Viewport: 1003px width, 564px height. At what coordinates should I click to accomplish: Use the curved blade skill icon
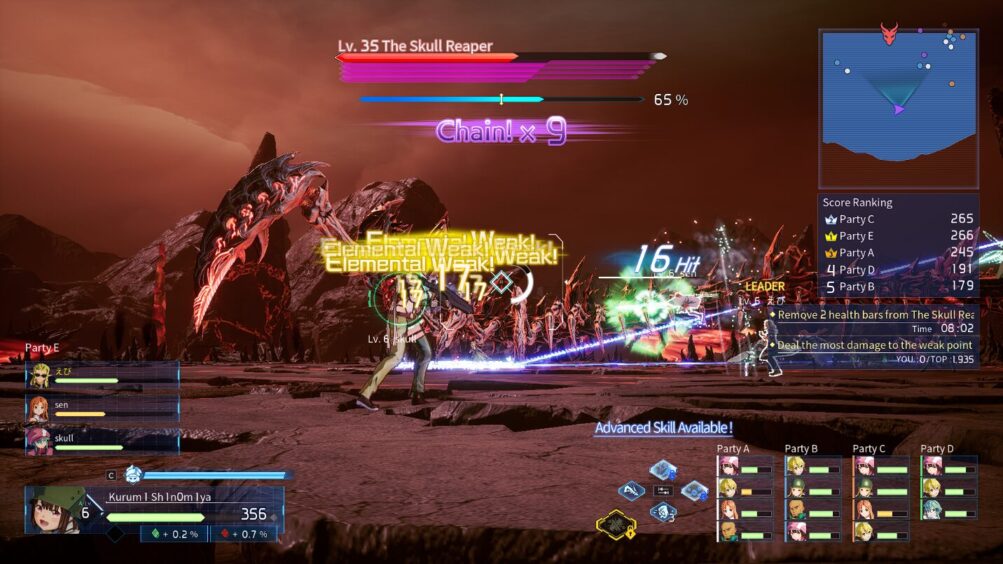pos(631,490)
